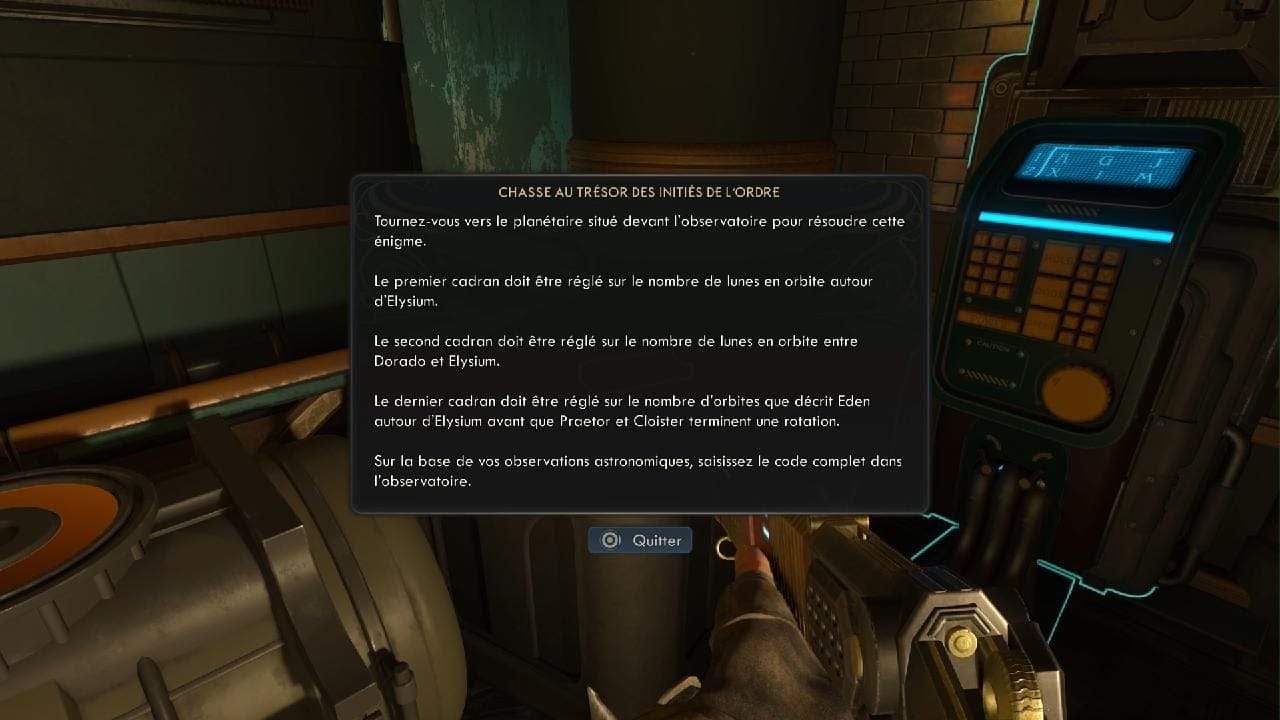Click the hazard stripes marking on the terminal

986,377
